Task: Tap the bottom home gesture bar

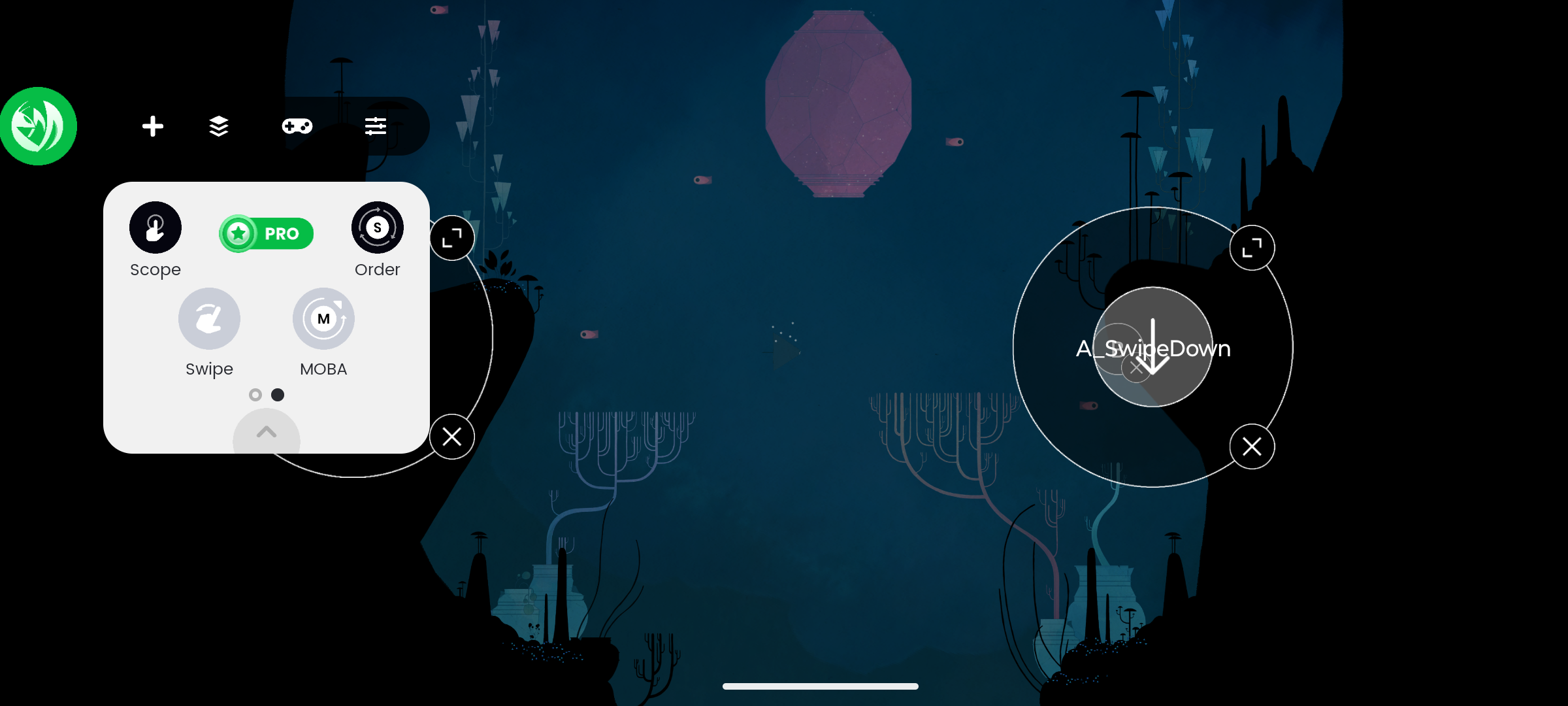Action: click(x=820, y=686)
